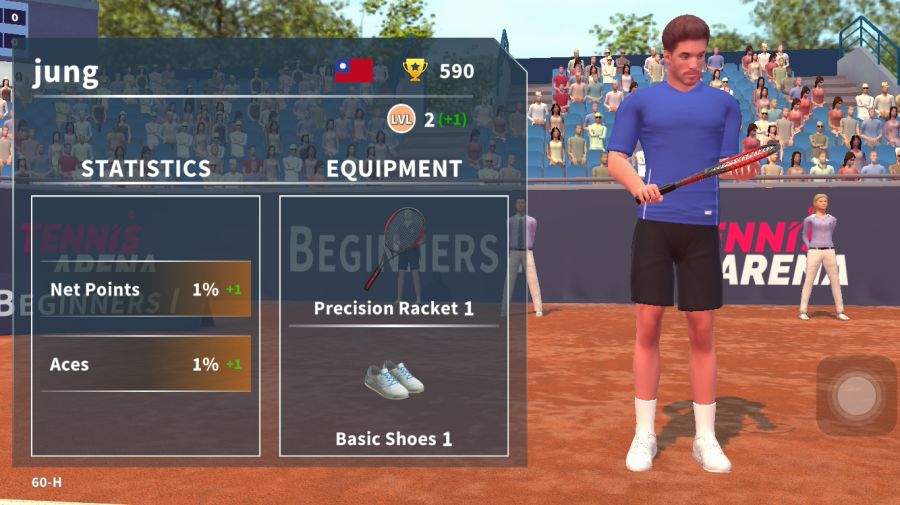Tap the round virtual joystick button
This screenshot has height=505, width=900.
[x=856, y=396]
